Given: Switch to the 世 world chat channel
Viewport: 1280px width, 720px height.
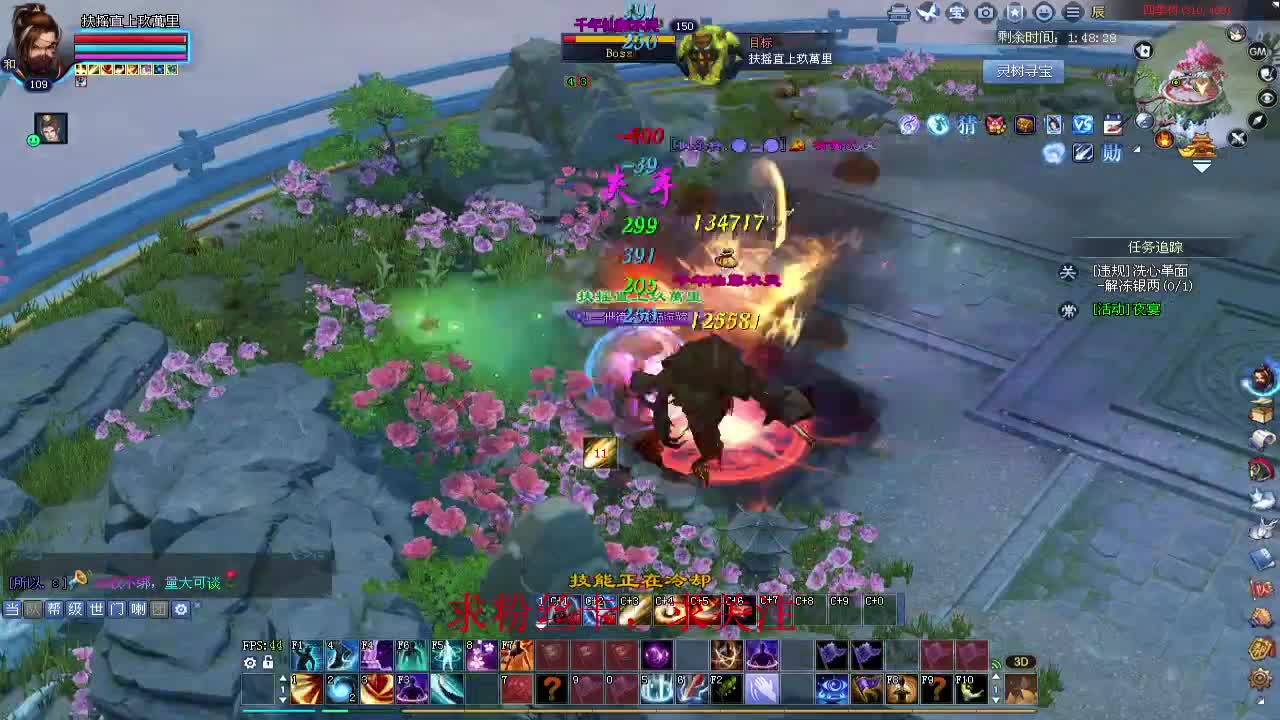Looking at the screenshot, I should 97,609.
